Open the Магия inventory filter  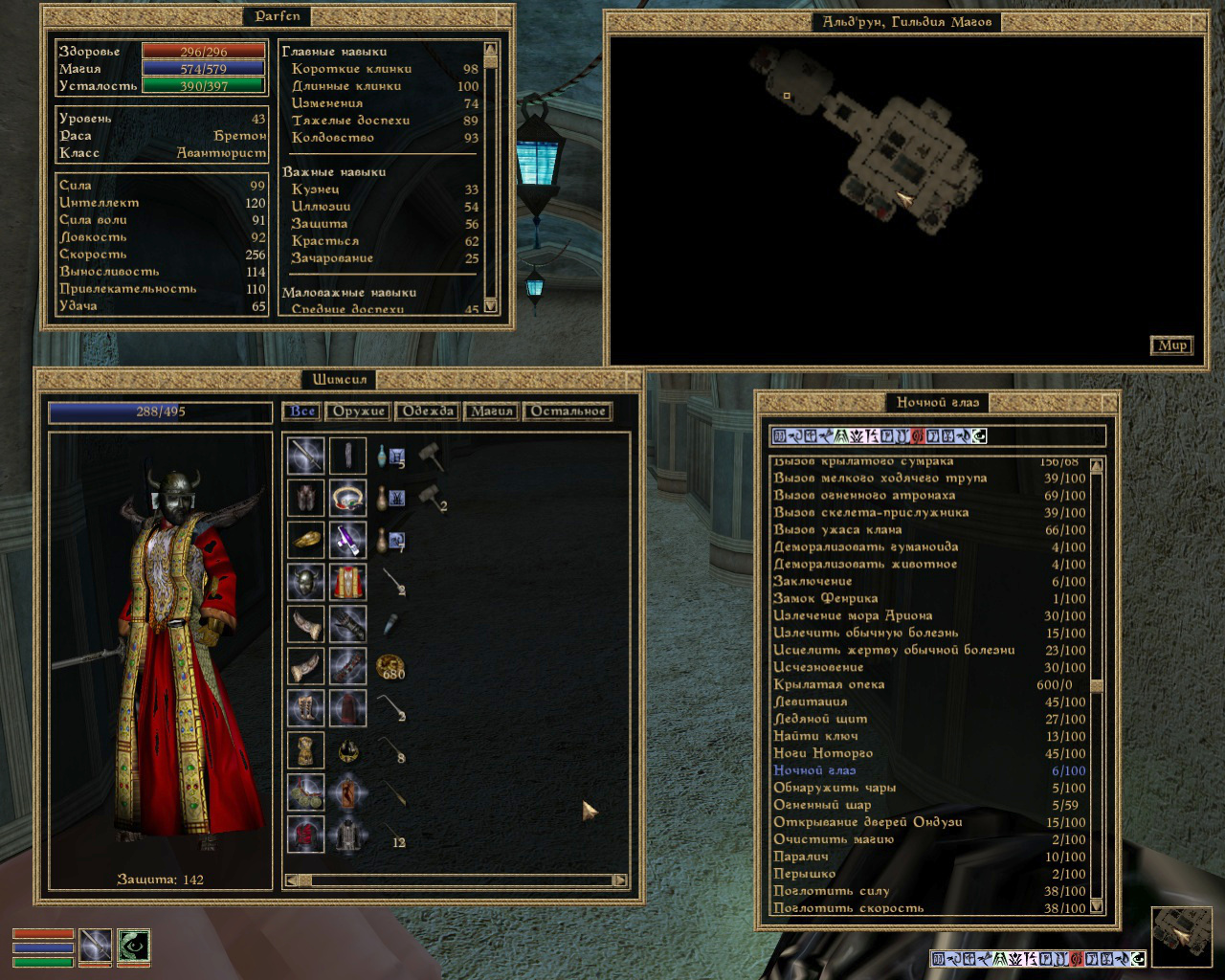pos(491,412)
